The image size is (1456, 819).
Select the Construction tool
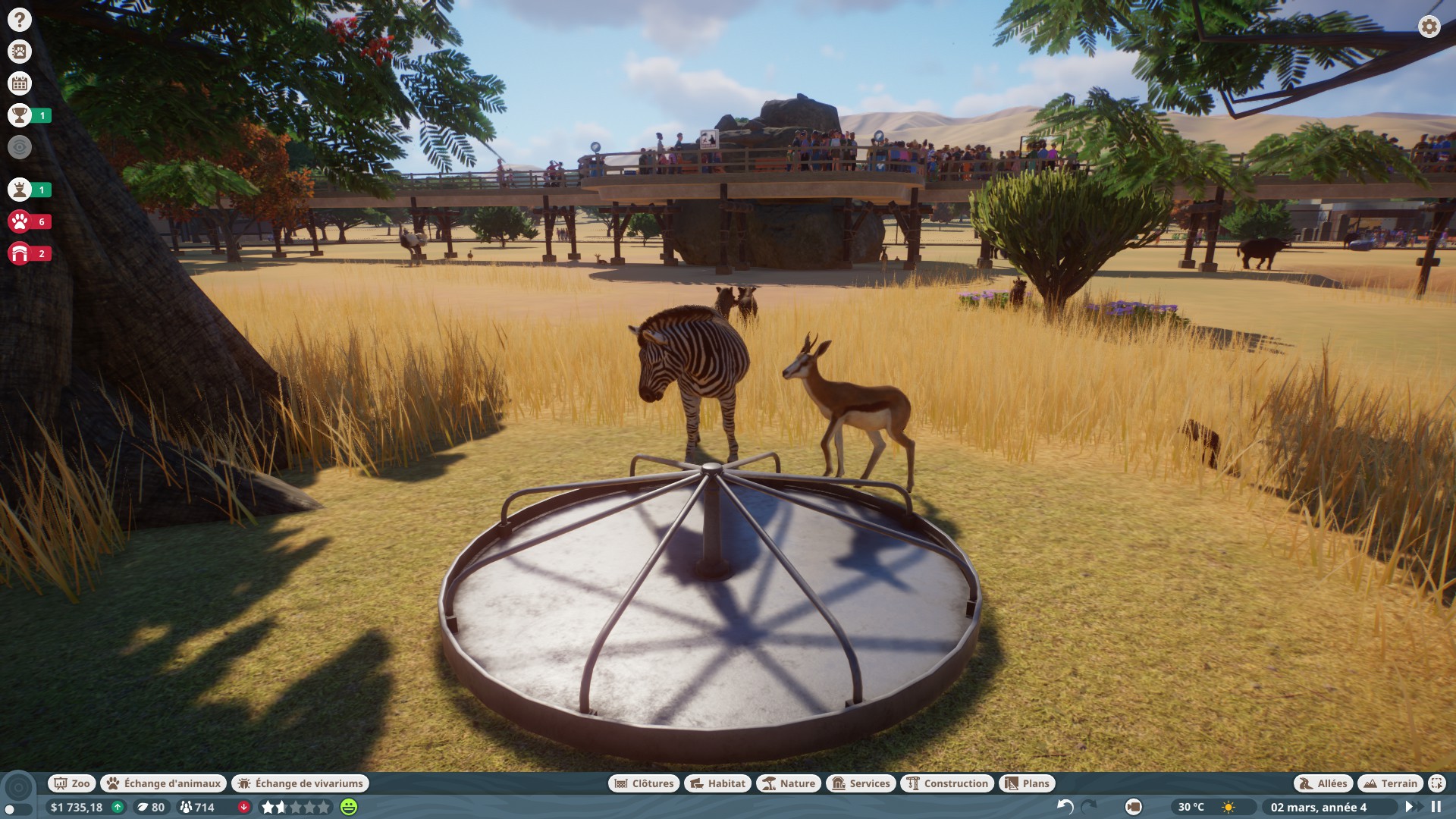pos(947,783)
